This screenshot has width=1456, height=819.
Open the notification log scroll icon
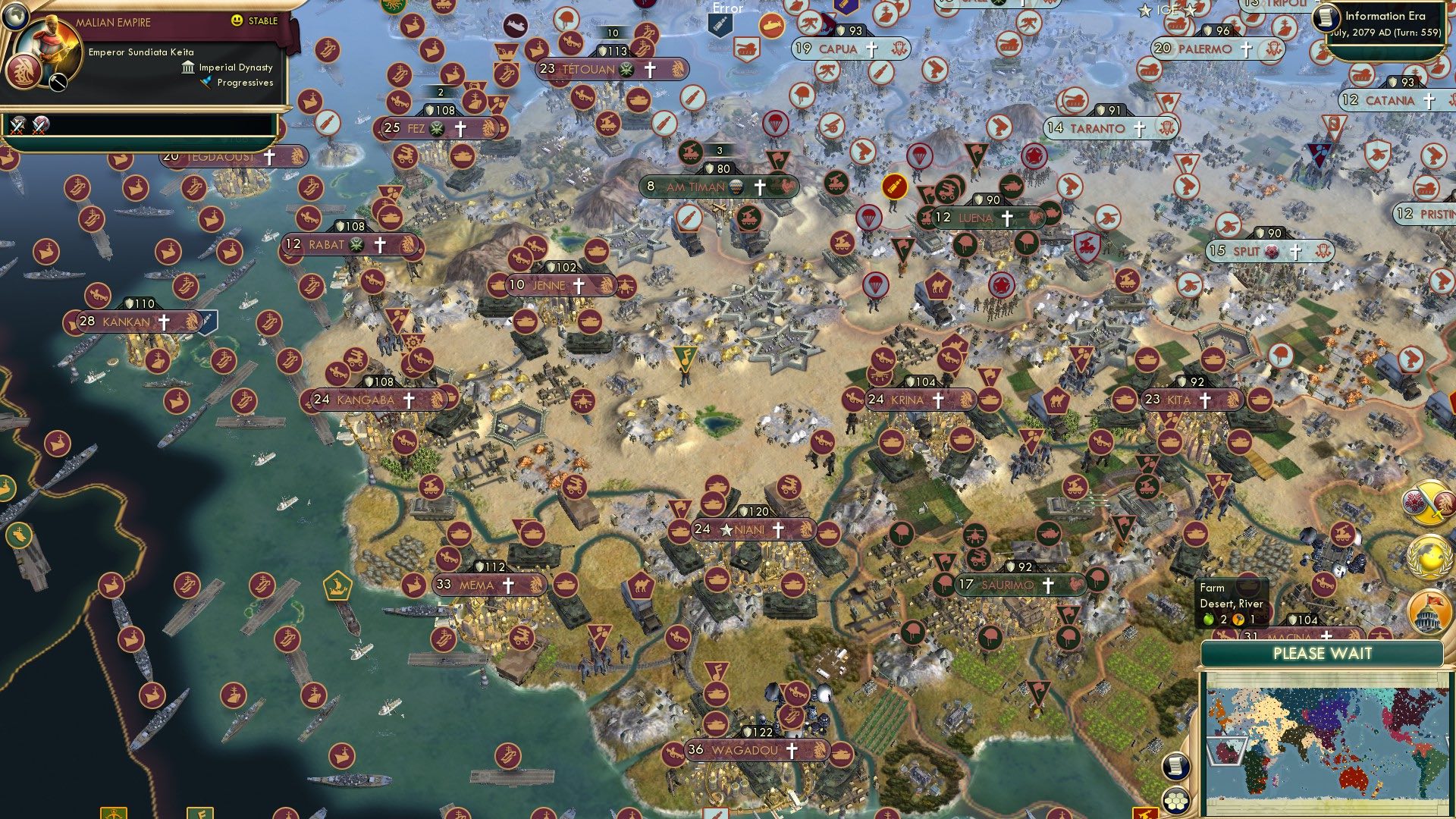pos(1176,766)
